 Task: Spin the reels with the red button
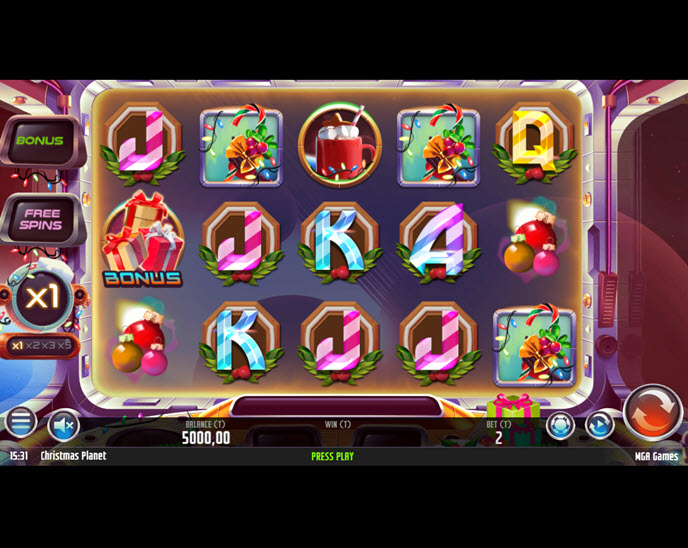click(652, 411)
